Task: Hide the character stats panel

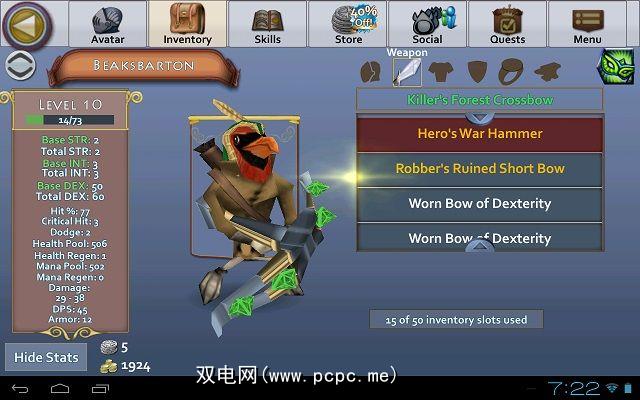Action: point(45,357)
